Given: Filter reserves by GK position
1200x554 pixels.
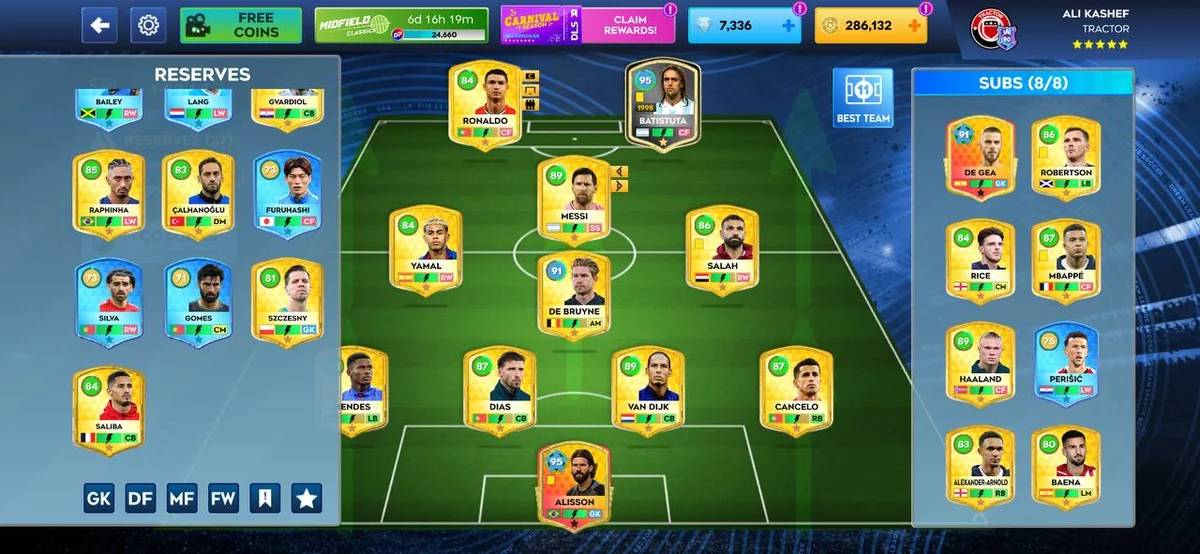Looking at the screenshot, I should (x=98, y=497).
